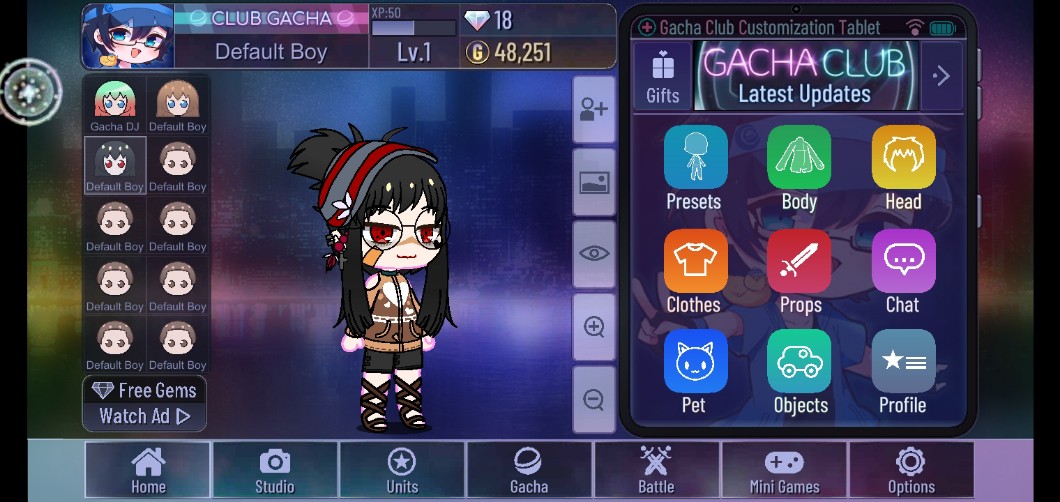
Task: Open the Profile editor
Action: (903, 372)
